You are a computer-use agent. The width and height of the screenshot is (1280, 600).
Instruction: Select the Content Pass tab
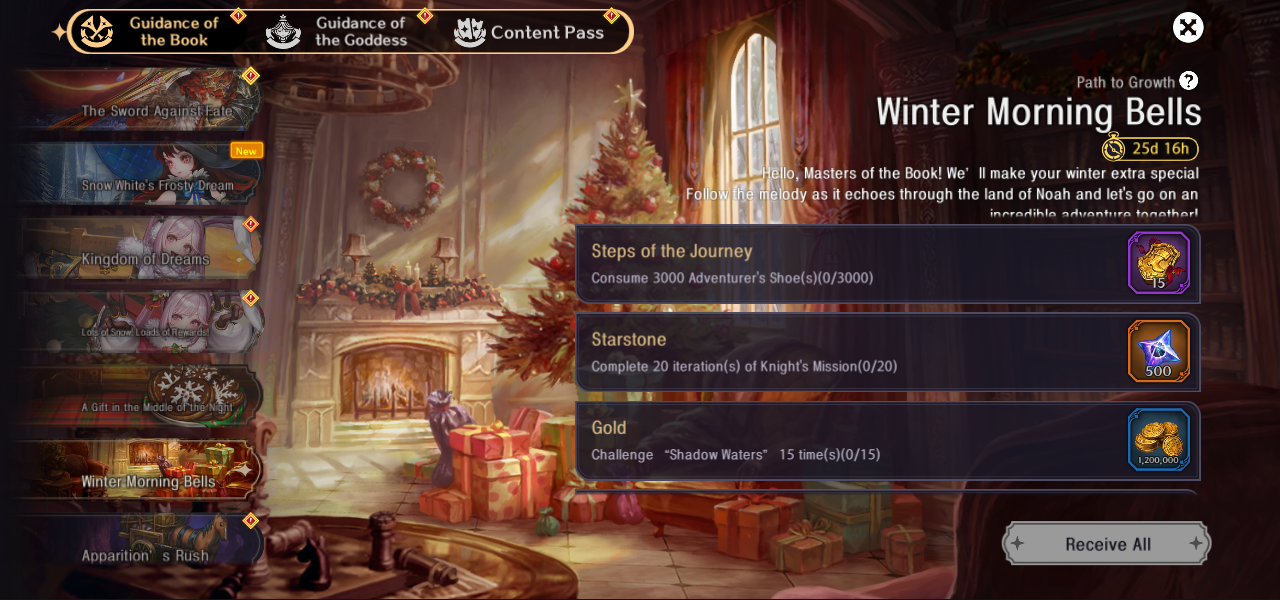[530, 32]
